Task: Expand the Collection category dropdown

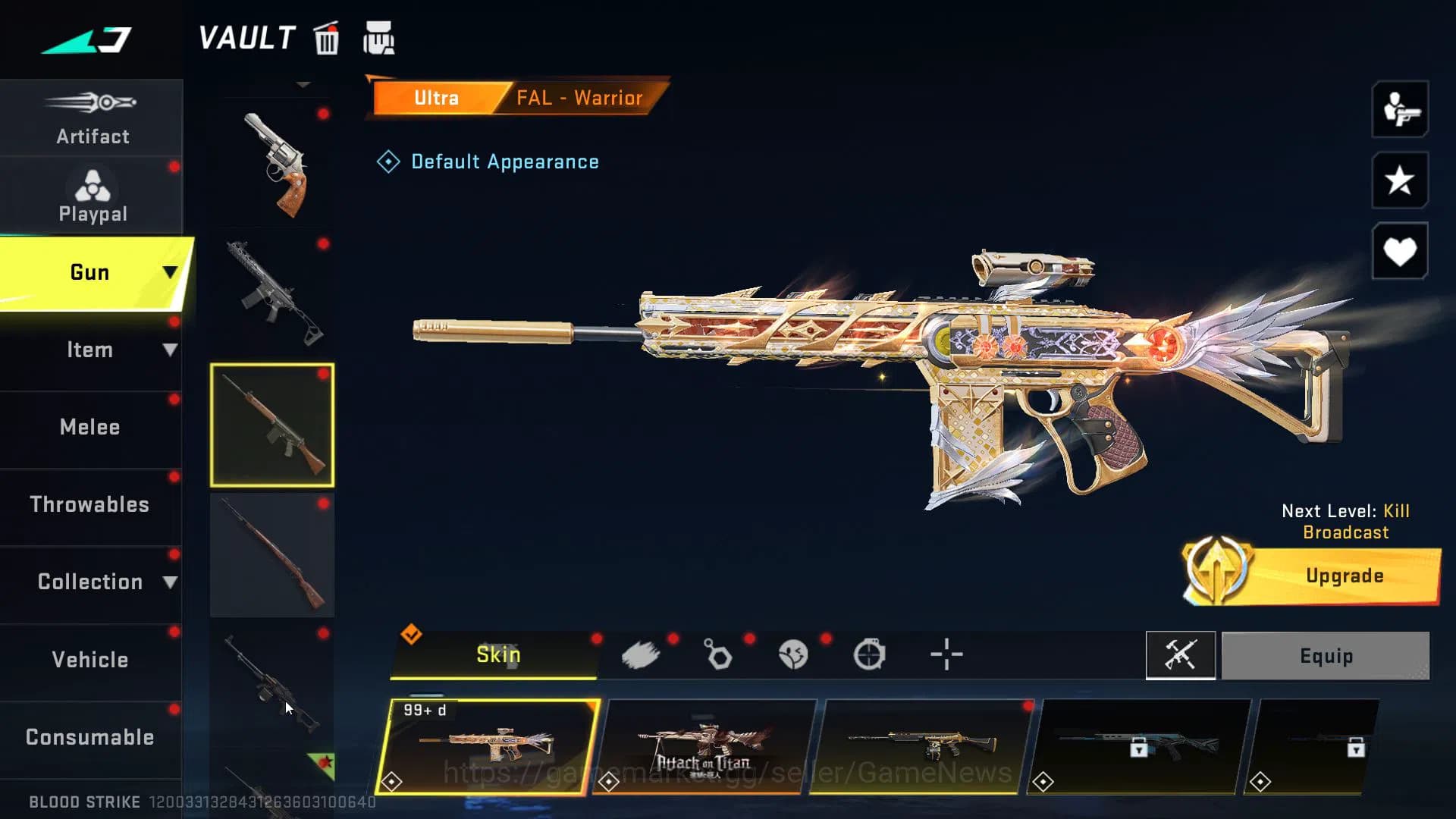Action: pyautogui.click(x=91, y=581)
